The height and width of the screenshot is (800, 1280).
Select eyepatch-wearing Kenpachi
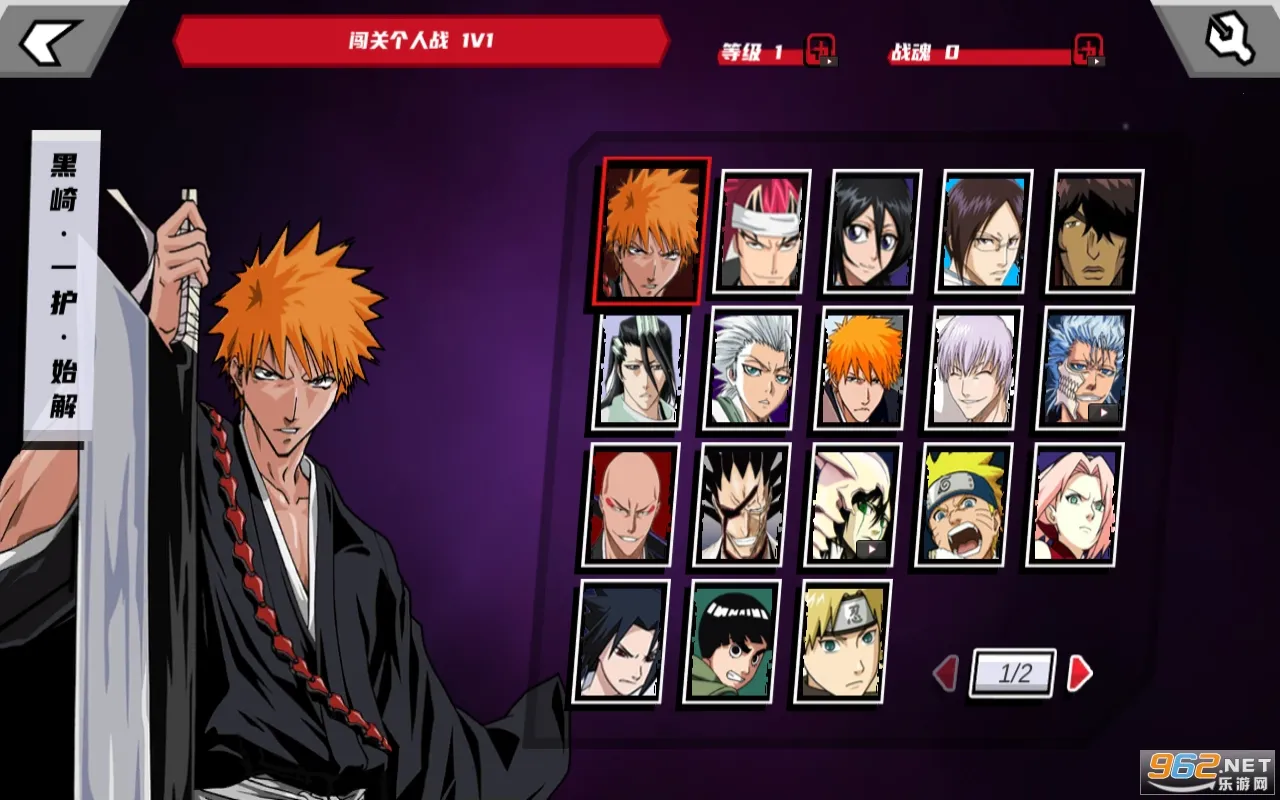coord(741,505)
